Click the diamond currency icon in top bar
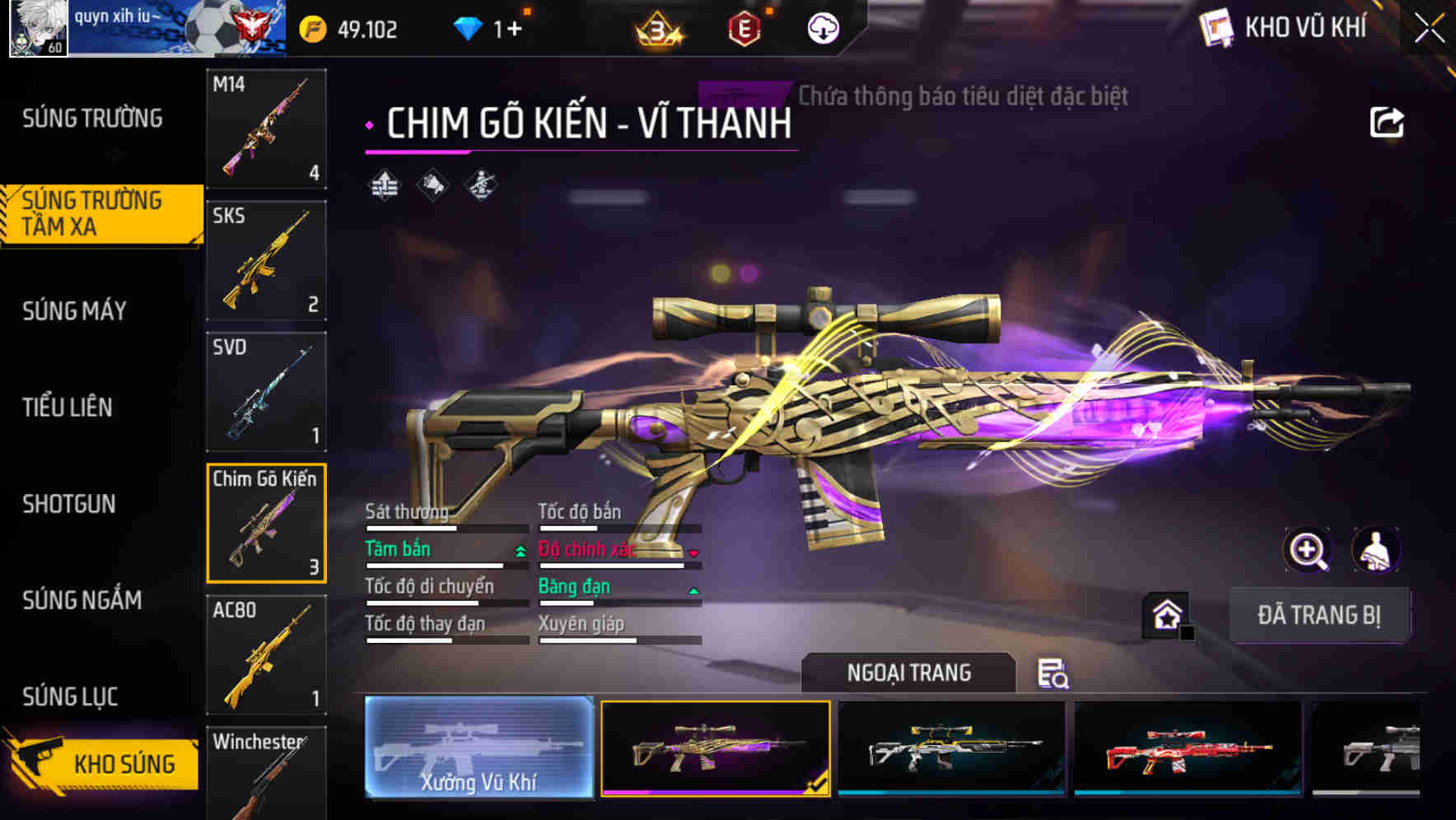The width and height of the screenshot is (1456, 820). [467, 27]
